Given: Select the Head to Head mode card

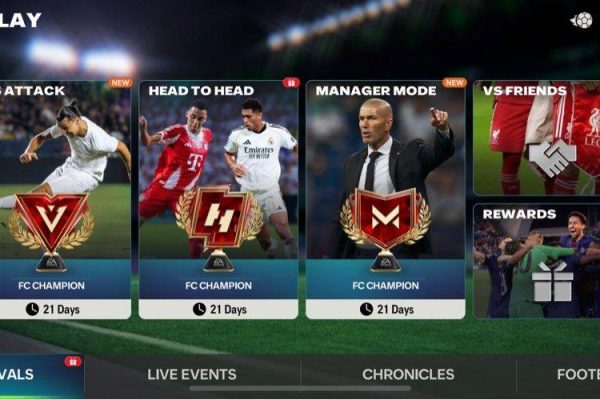Looking at the screenshot, I should pos(218,198).
